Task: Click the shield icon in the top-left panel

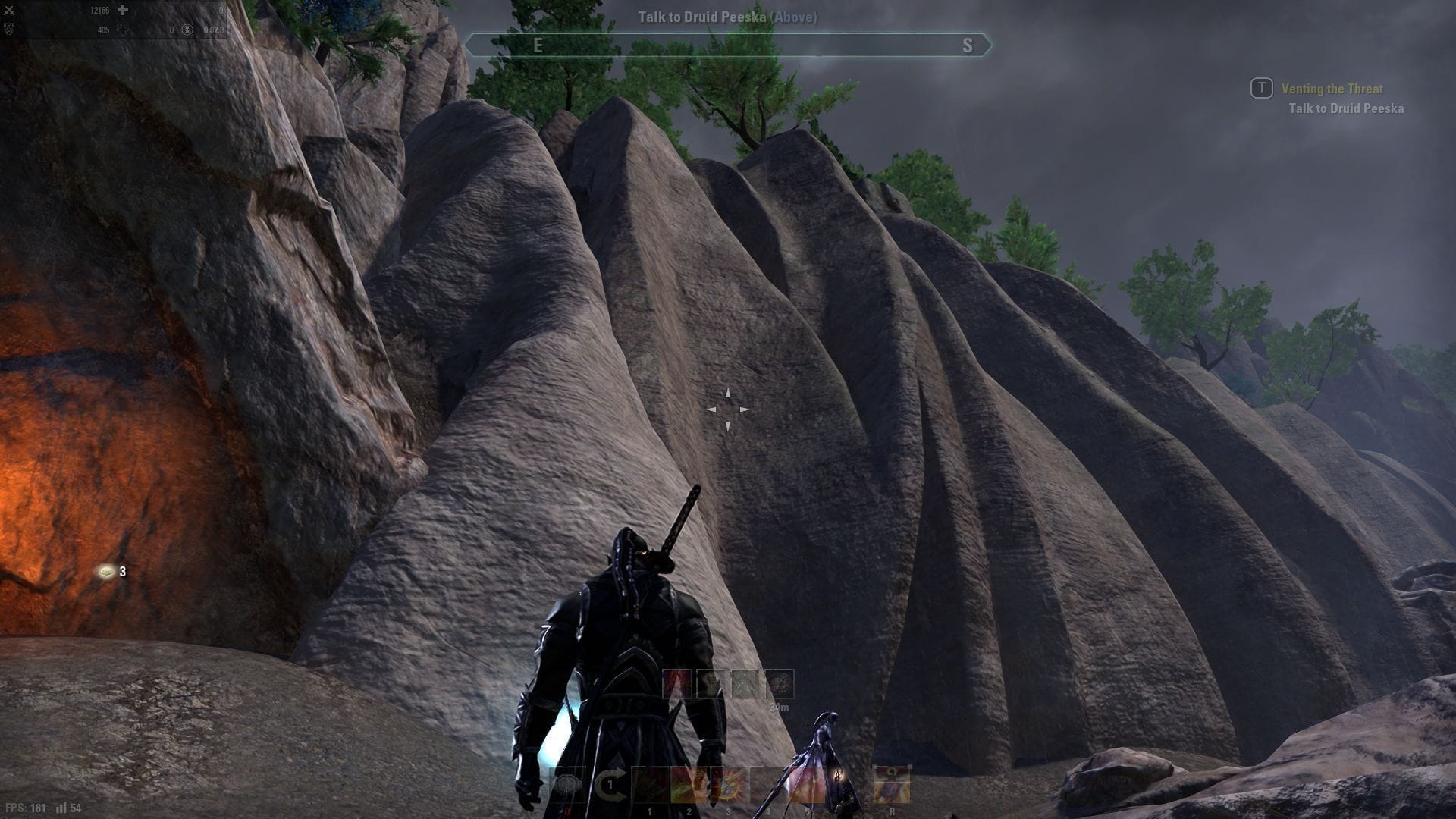Action: tap(10, 29)
